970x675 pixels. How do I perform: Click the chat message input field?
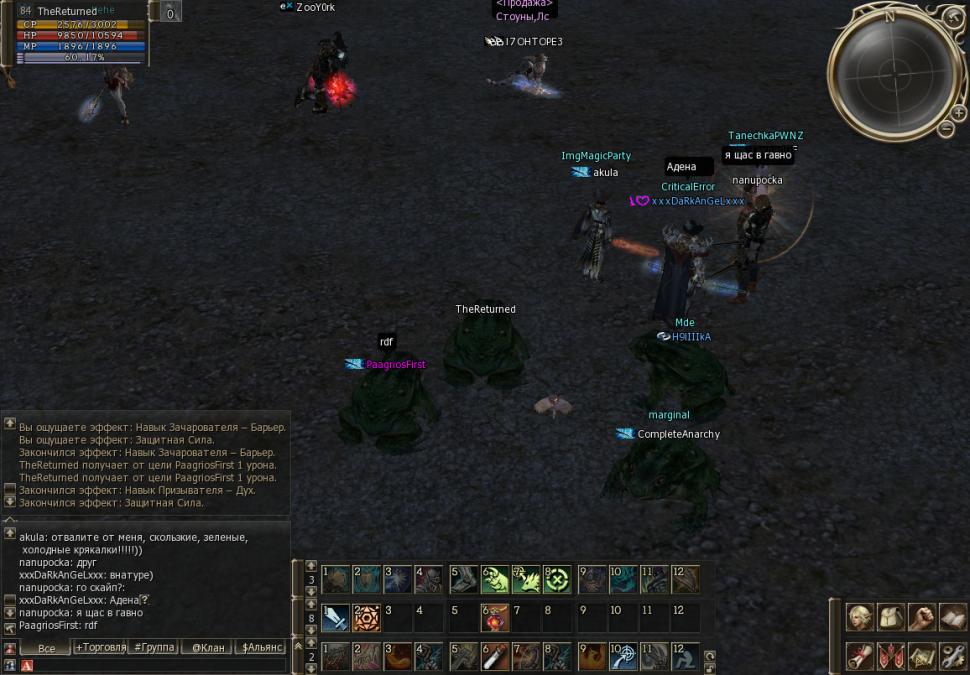pyautogui.click(x=160, y=665)
